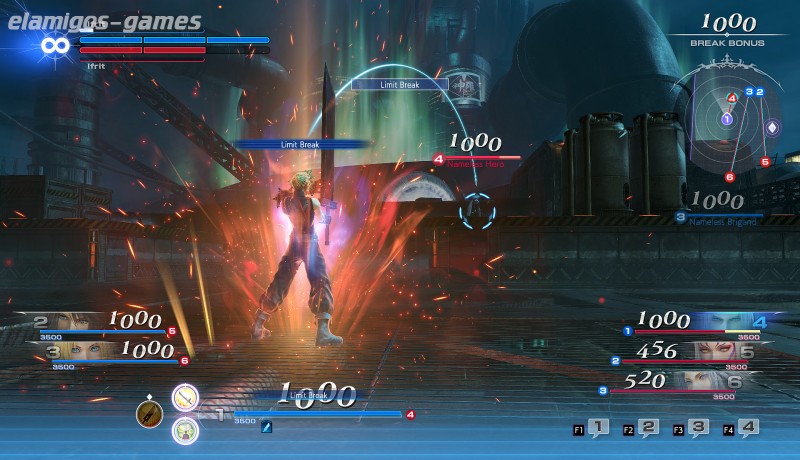This screenshot has height=460, width=800.
Task: Select the crystal marker on the radar
Action: (771, 128)
